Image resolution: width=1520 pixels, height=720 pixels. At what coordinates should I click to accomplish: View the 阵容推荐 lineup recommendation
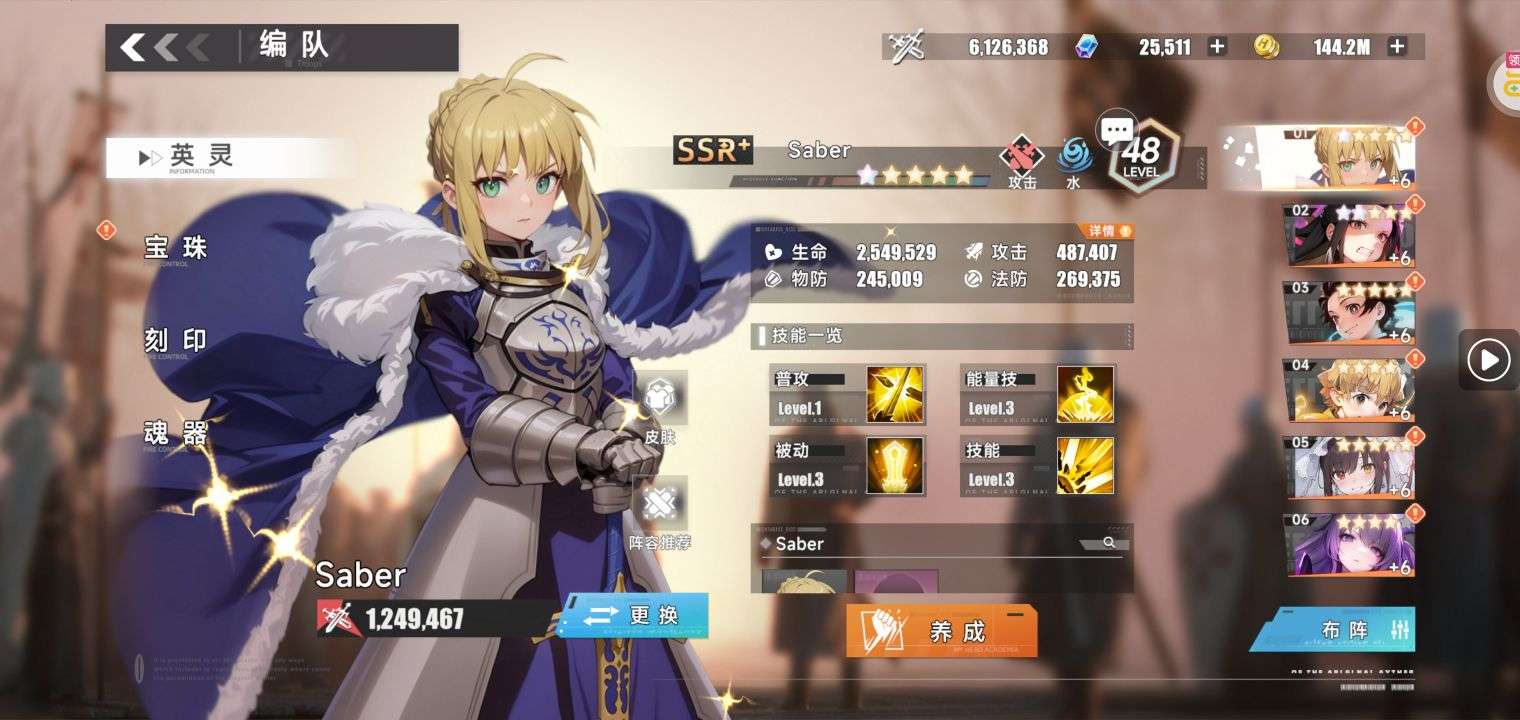click(x=660, y=514)
